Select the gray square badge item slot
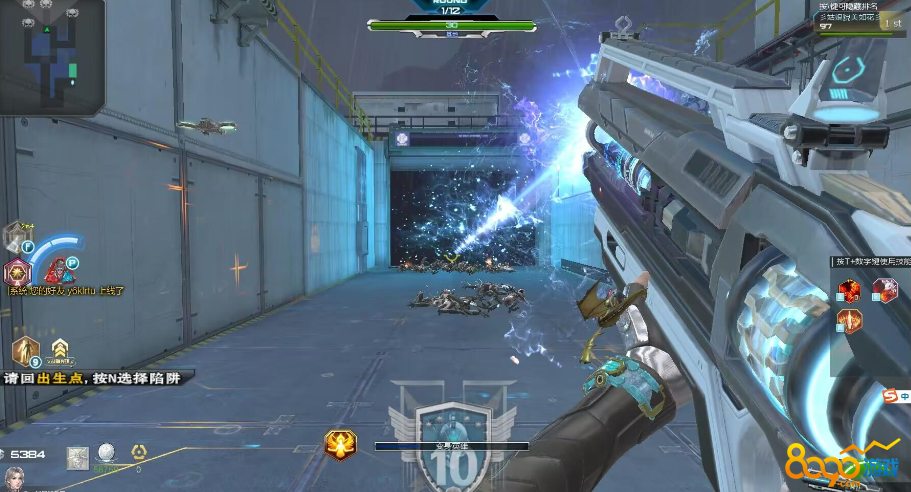911x492 pixels. [78, 458]
